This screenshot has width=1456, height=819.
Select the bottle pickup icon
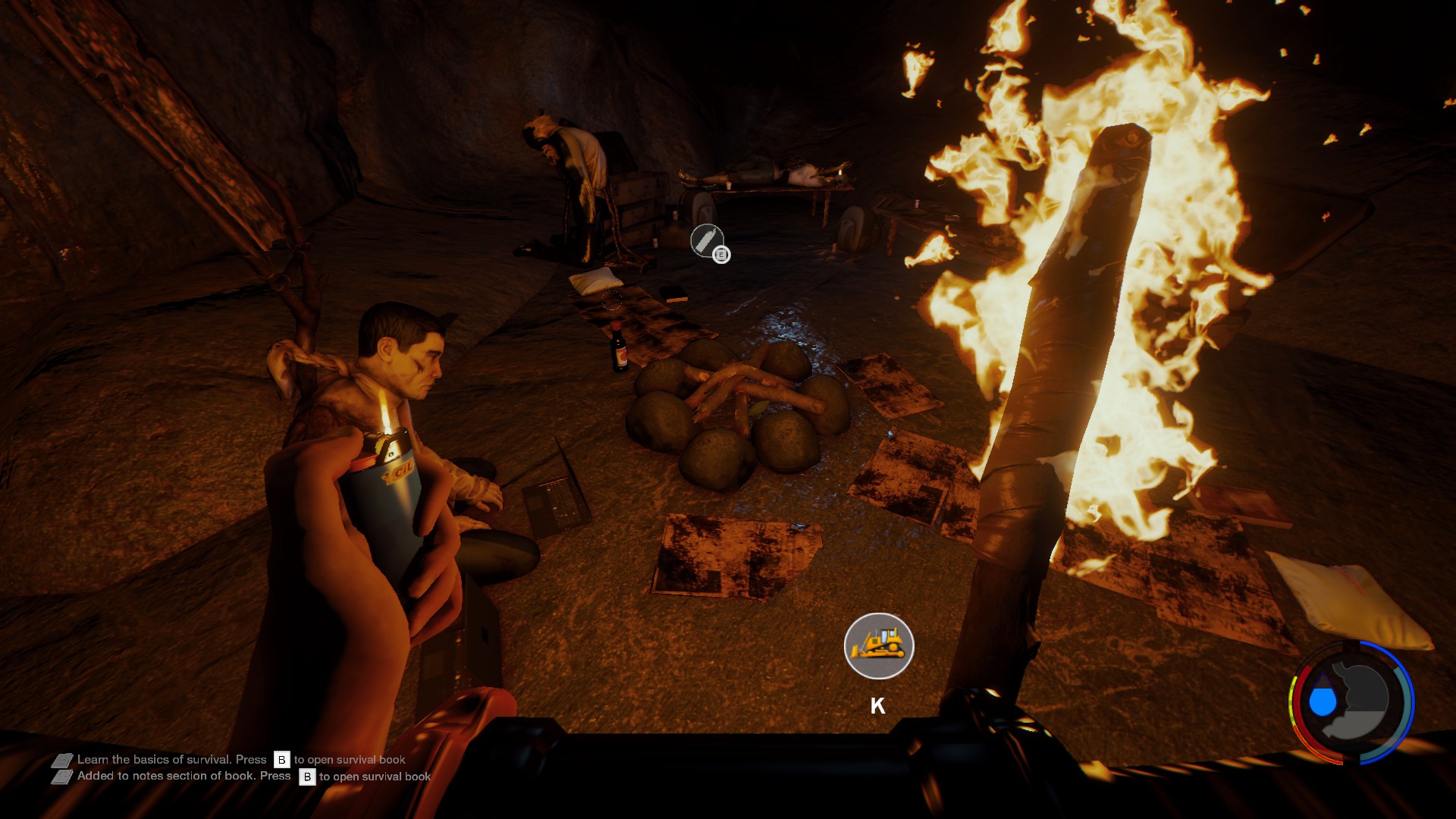(x=706, y=241)
